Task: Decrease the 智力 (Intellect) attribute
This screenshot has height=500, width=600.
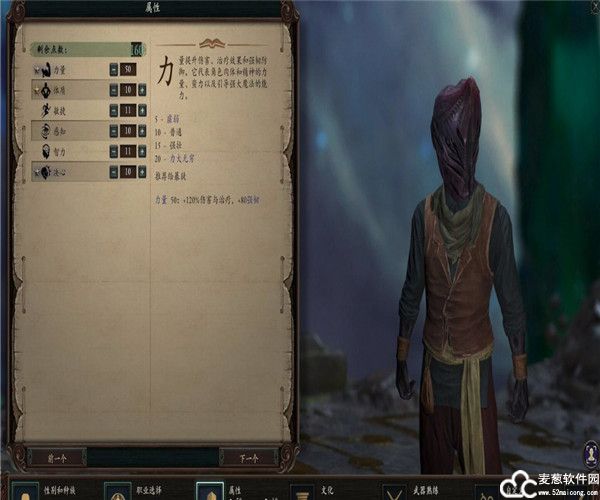Action: tap(112, 151)
